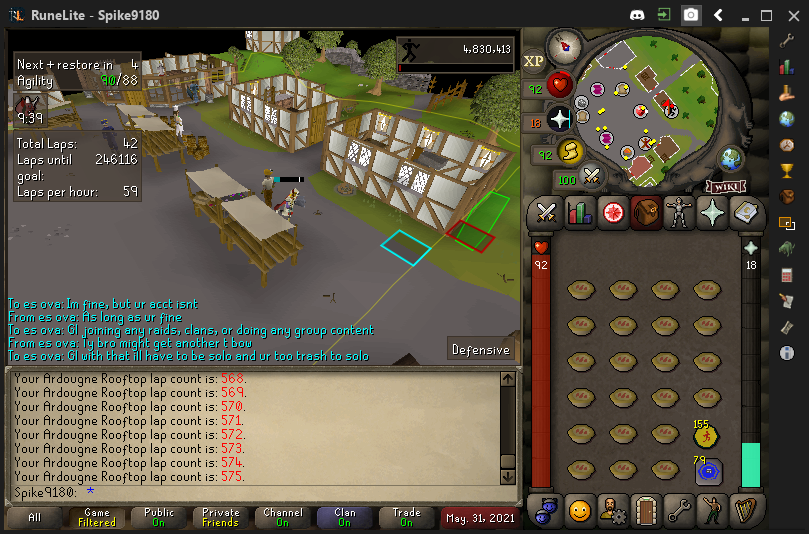The width and height of the screenshot is (809, 534).
Task: Select the Game chat filter tab
Action: [x=97, y=517]
